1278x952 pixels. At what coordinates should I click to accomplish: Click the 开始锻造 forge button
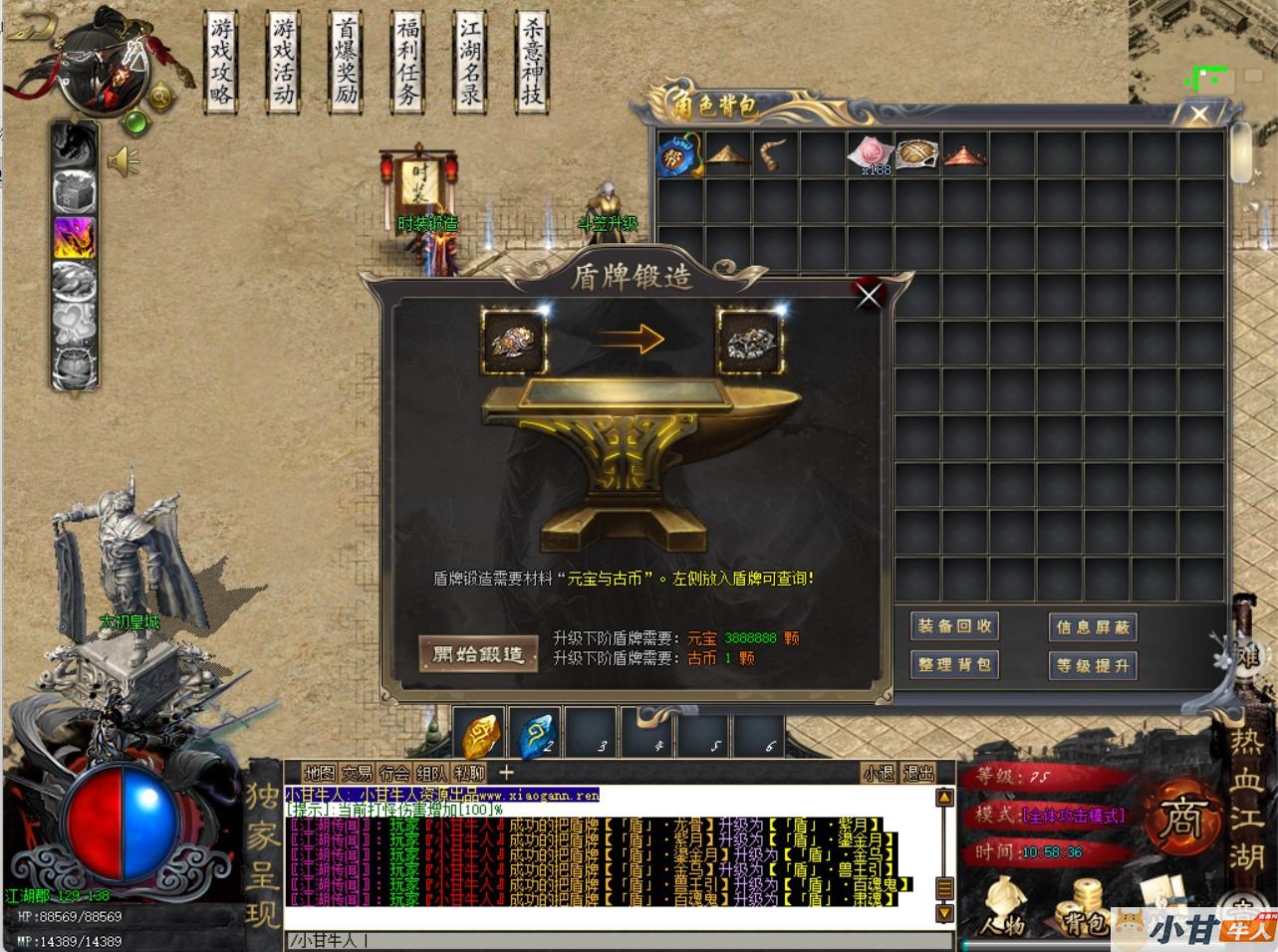tap(478, 654)
